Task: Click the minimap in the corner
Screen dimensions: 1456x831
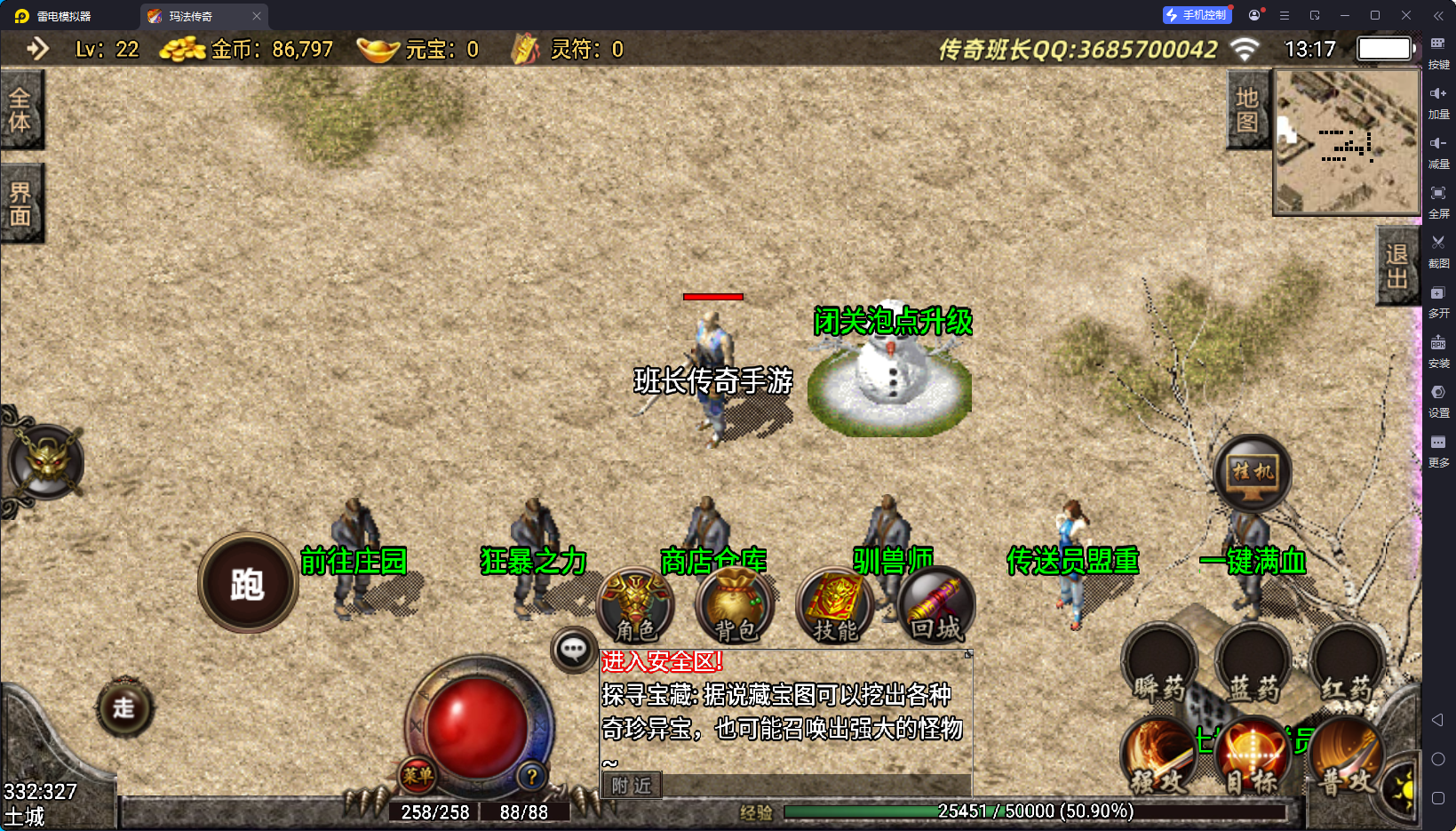Action: click(1346, 142)
